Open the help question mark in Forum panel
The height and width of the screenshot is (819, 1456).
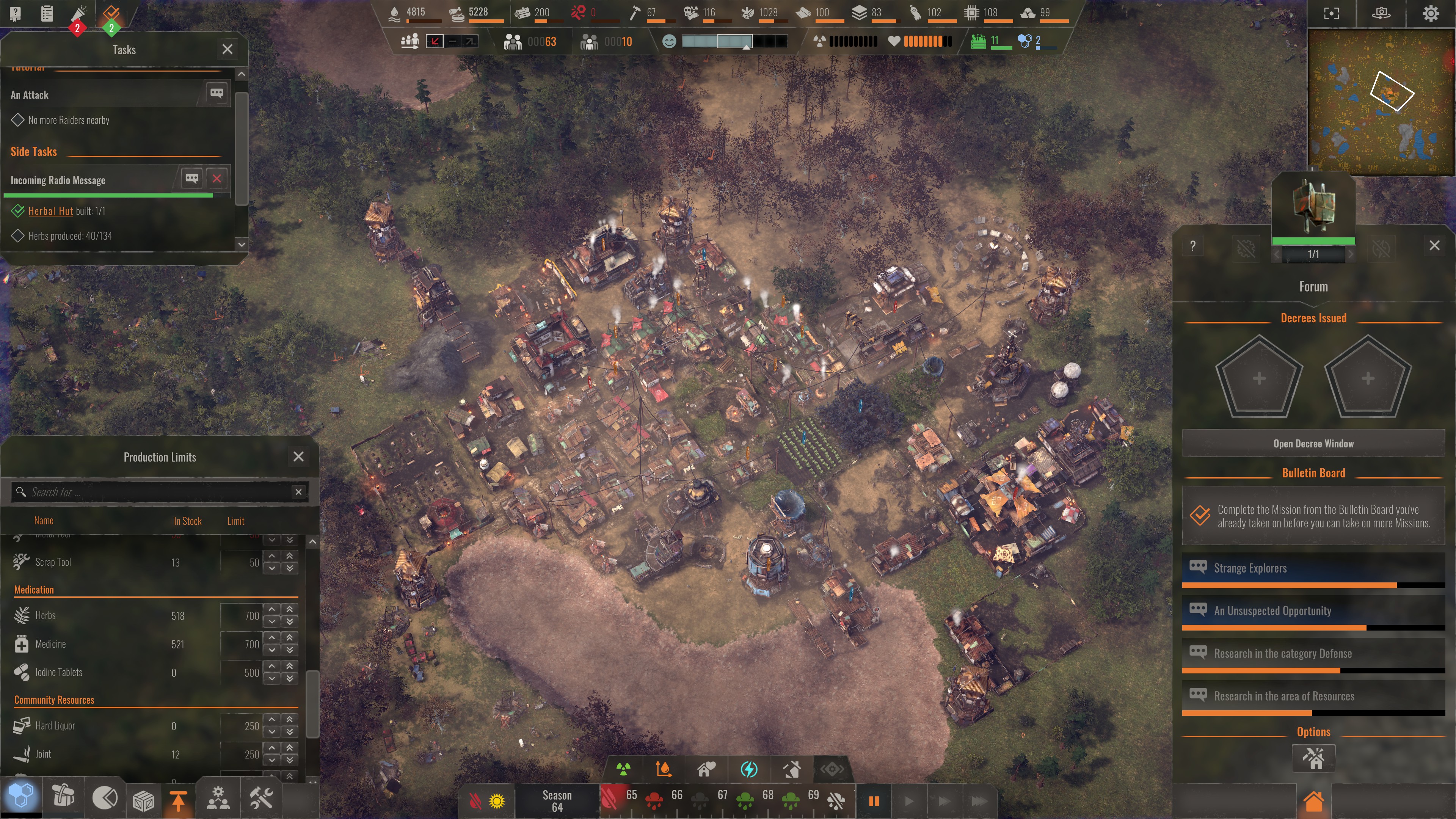pos(1192,246)
